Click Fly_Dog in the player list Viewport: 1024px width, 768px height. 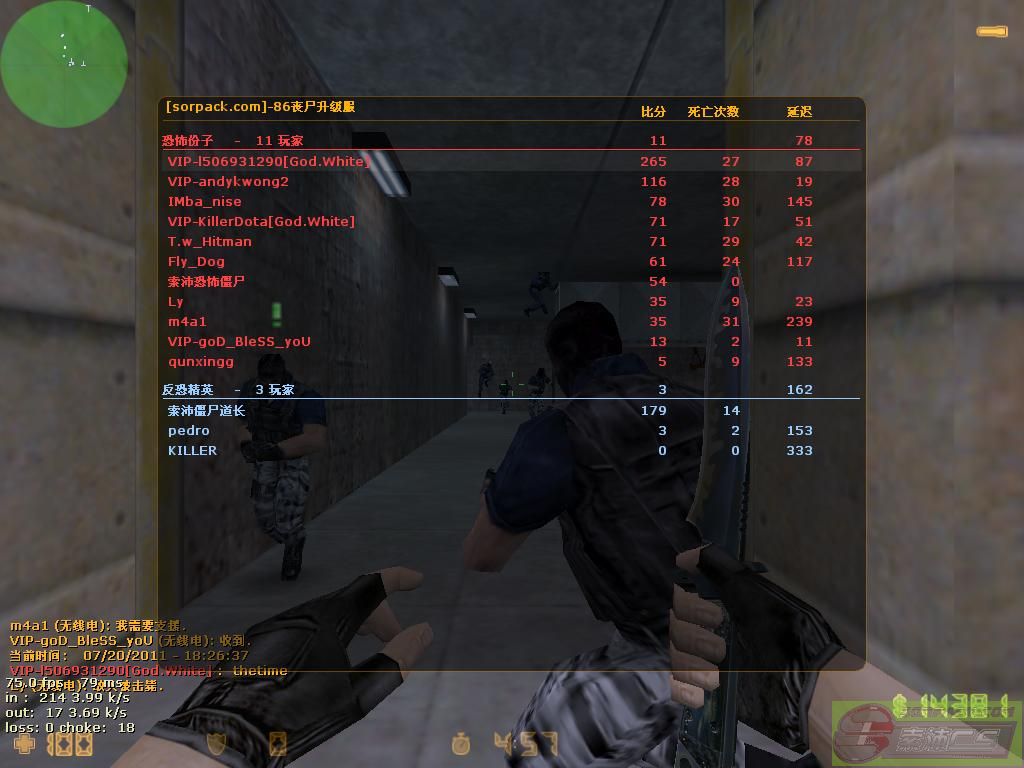click(x=196, y=261)
